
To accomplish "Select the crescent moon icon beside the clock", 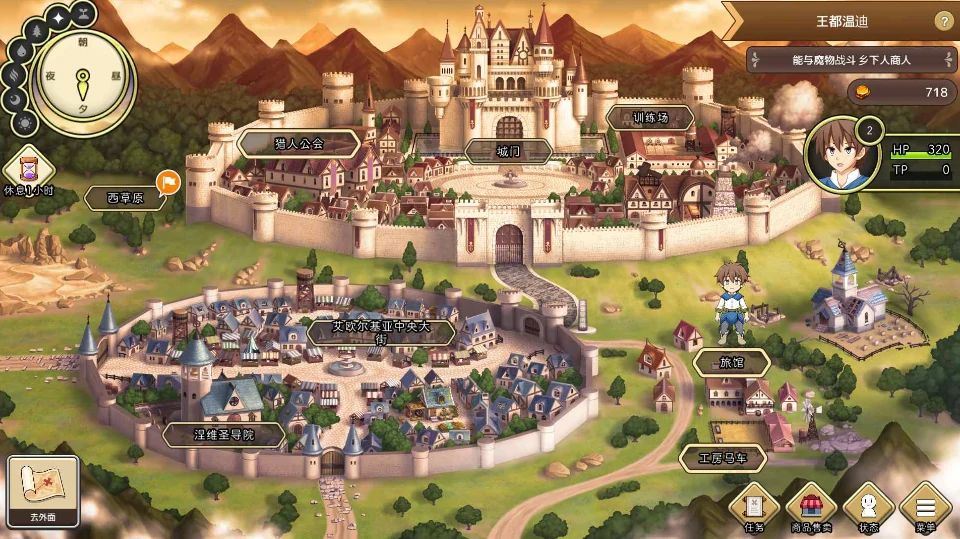I will coord(16,99).
